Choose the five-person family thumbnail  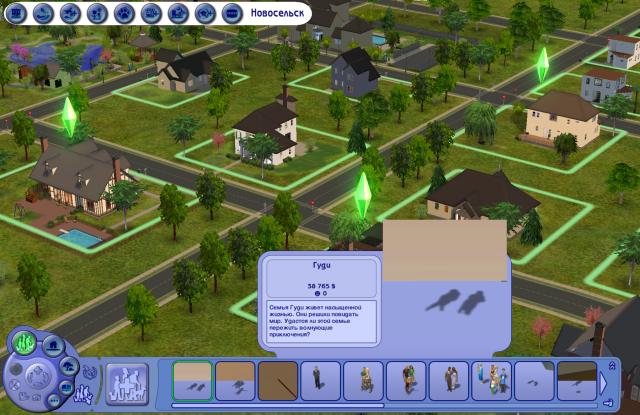coord(491,379)
